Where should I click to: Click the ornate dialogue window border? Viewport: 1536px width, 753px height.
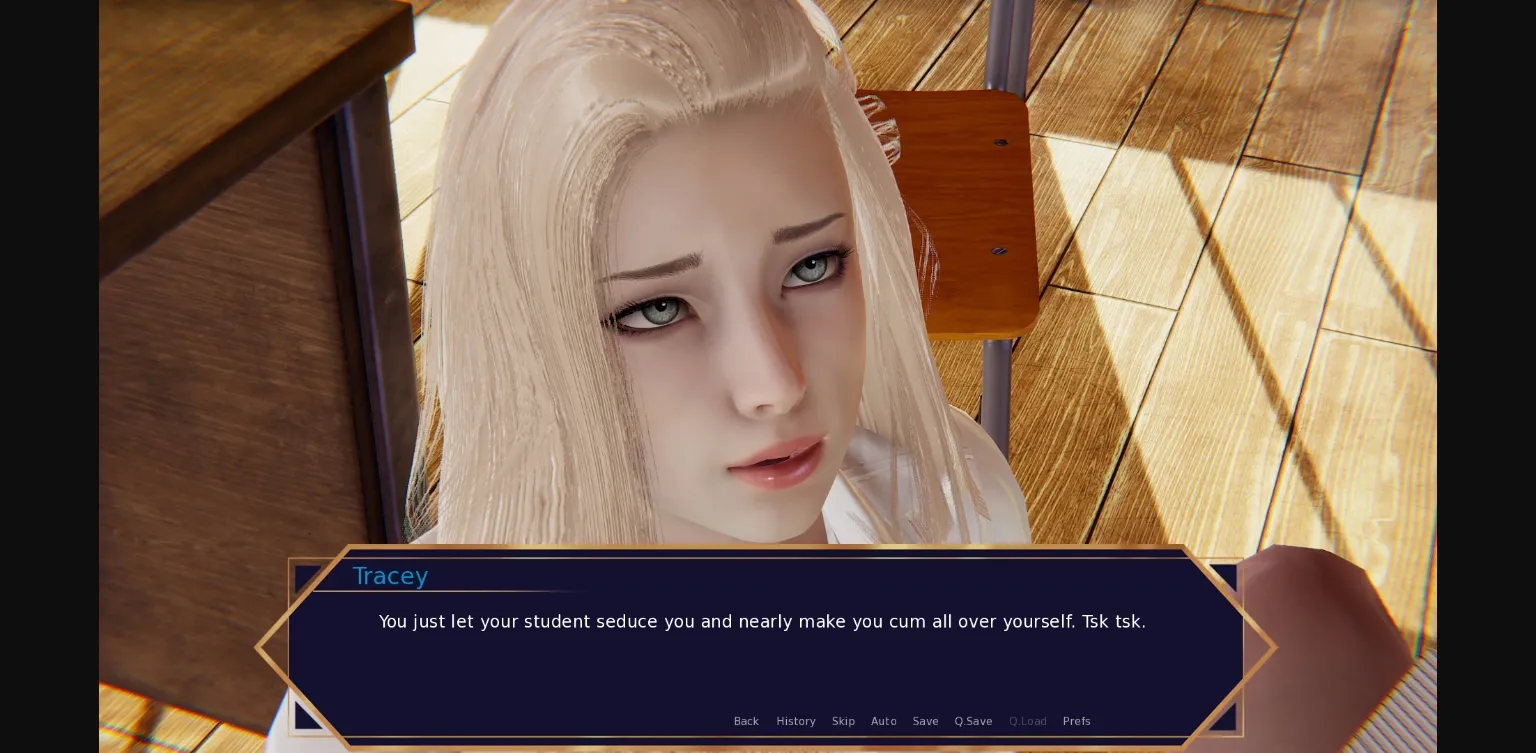click(762, 548)
